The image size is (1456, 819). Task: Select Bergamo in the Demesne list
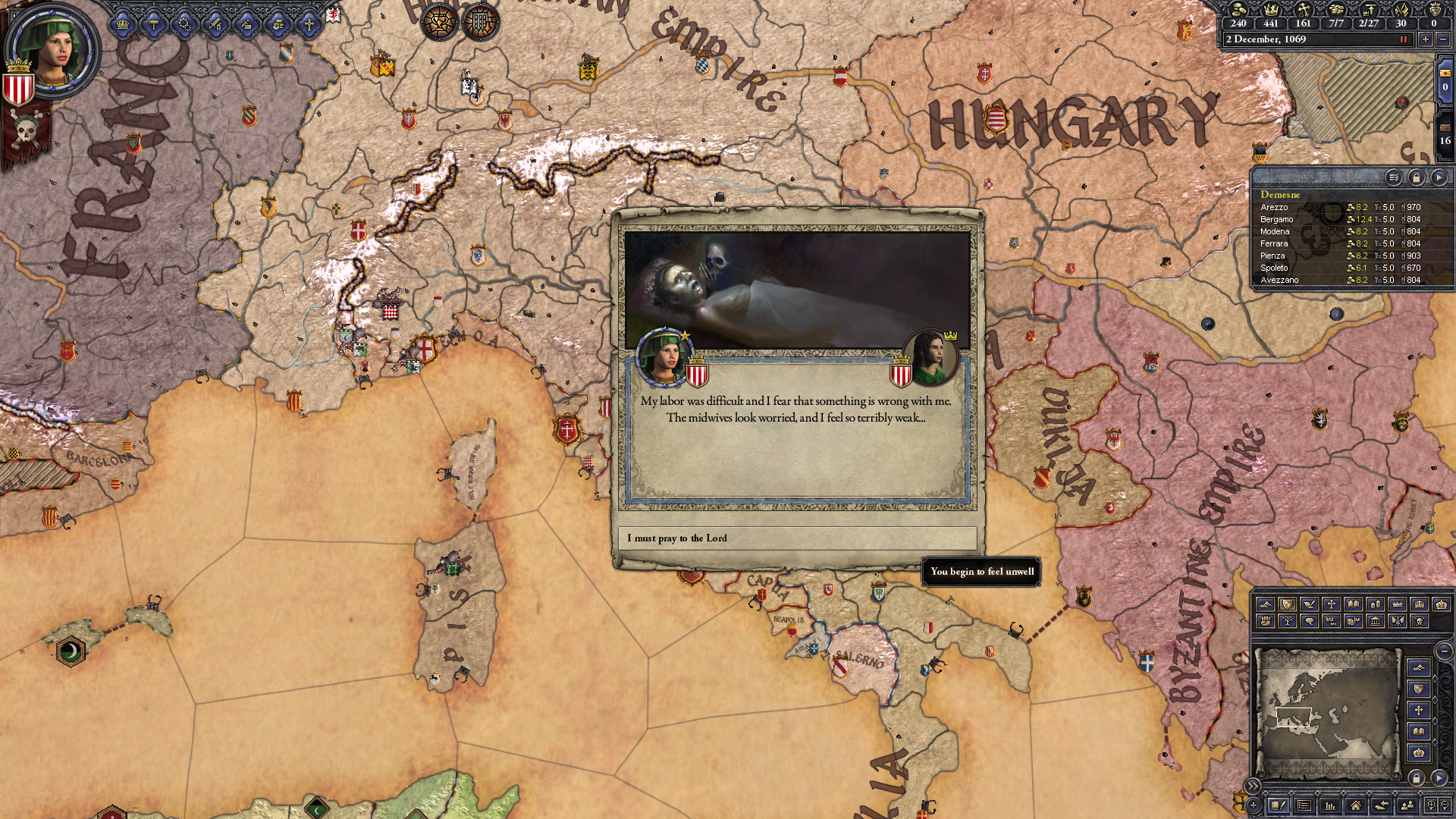pyautogui.click(x=1277, y=220)
